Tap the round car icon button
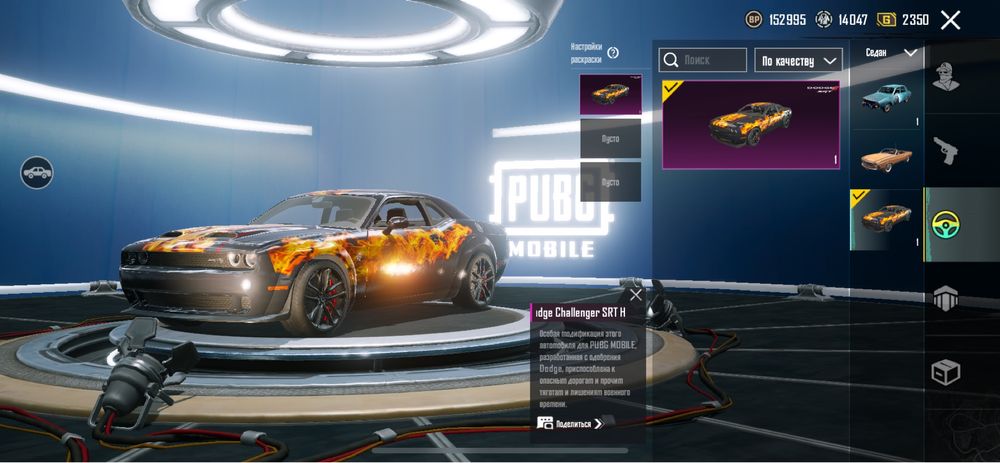This screenshot has height=463, width=1000. pyautogui.click(x=36, y=172)
